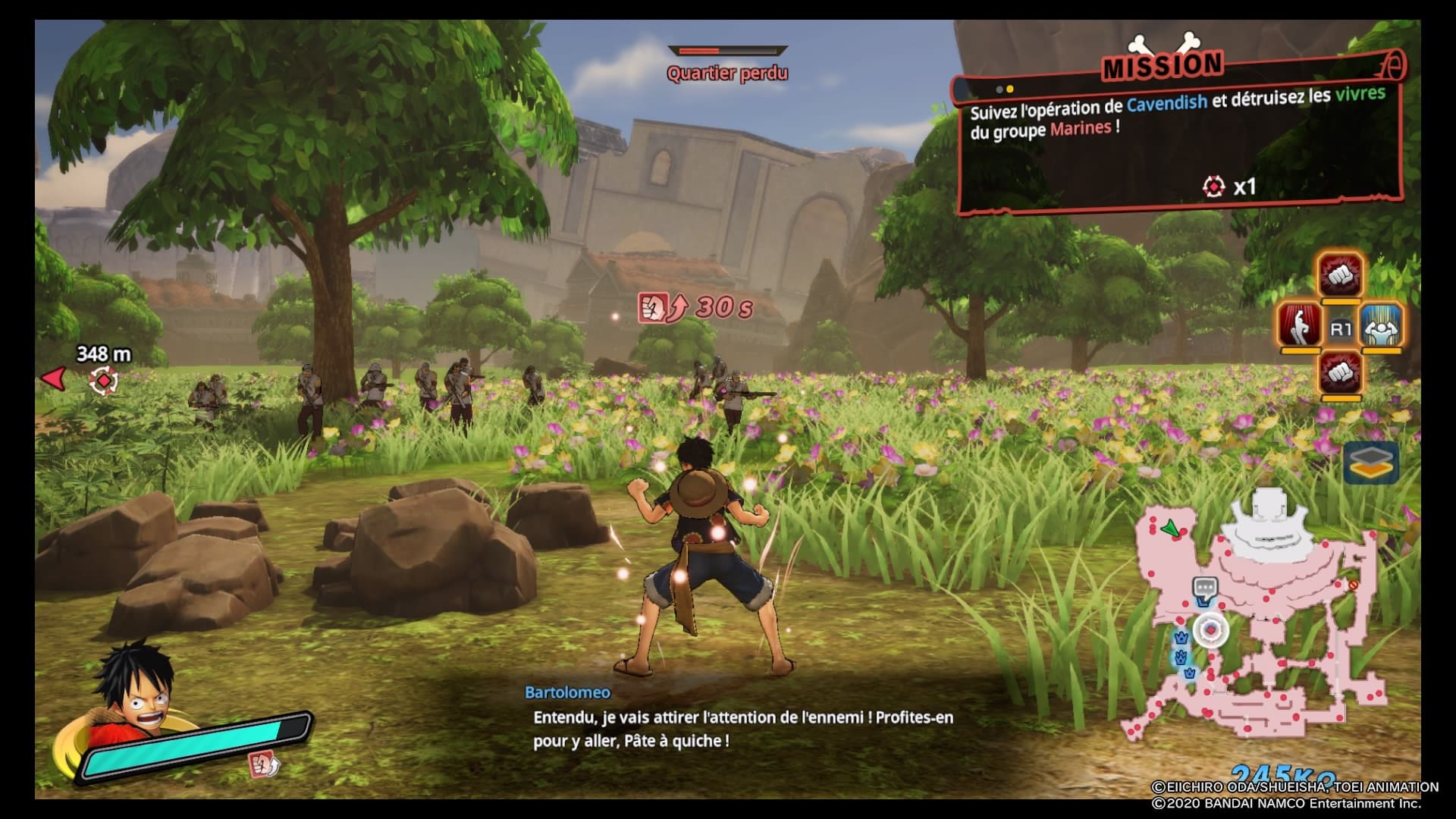
Task: Activate the red dancing figure skill
Action: click(1300, 328)
